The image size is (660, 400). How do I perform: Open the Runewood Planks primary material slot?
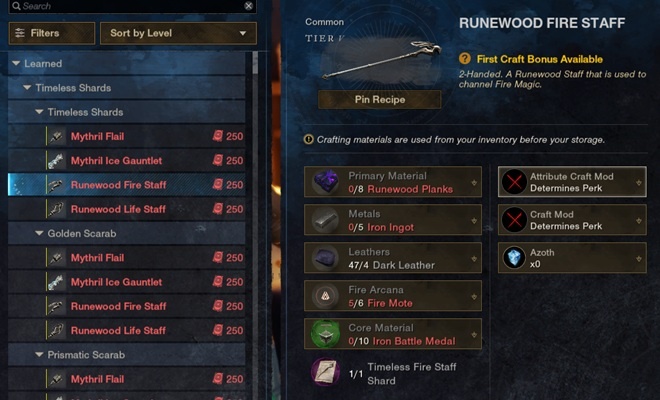(393, 181)
